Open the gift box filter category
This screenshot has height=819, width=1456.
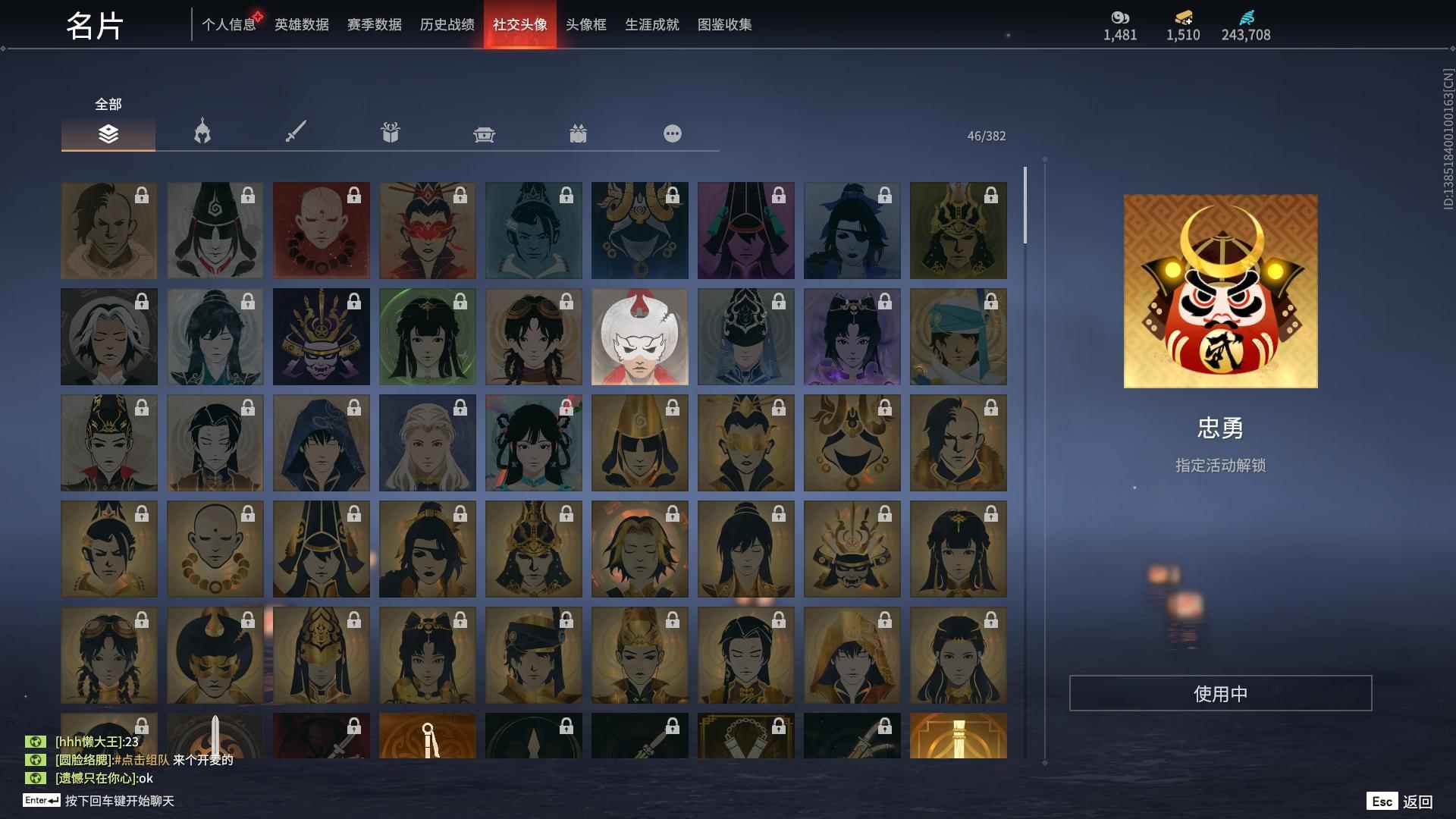[x=390, y=132]
